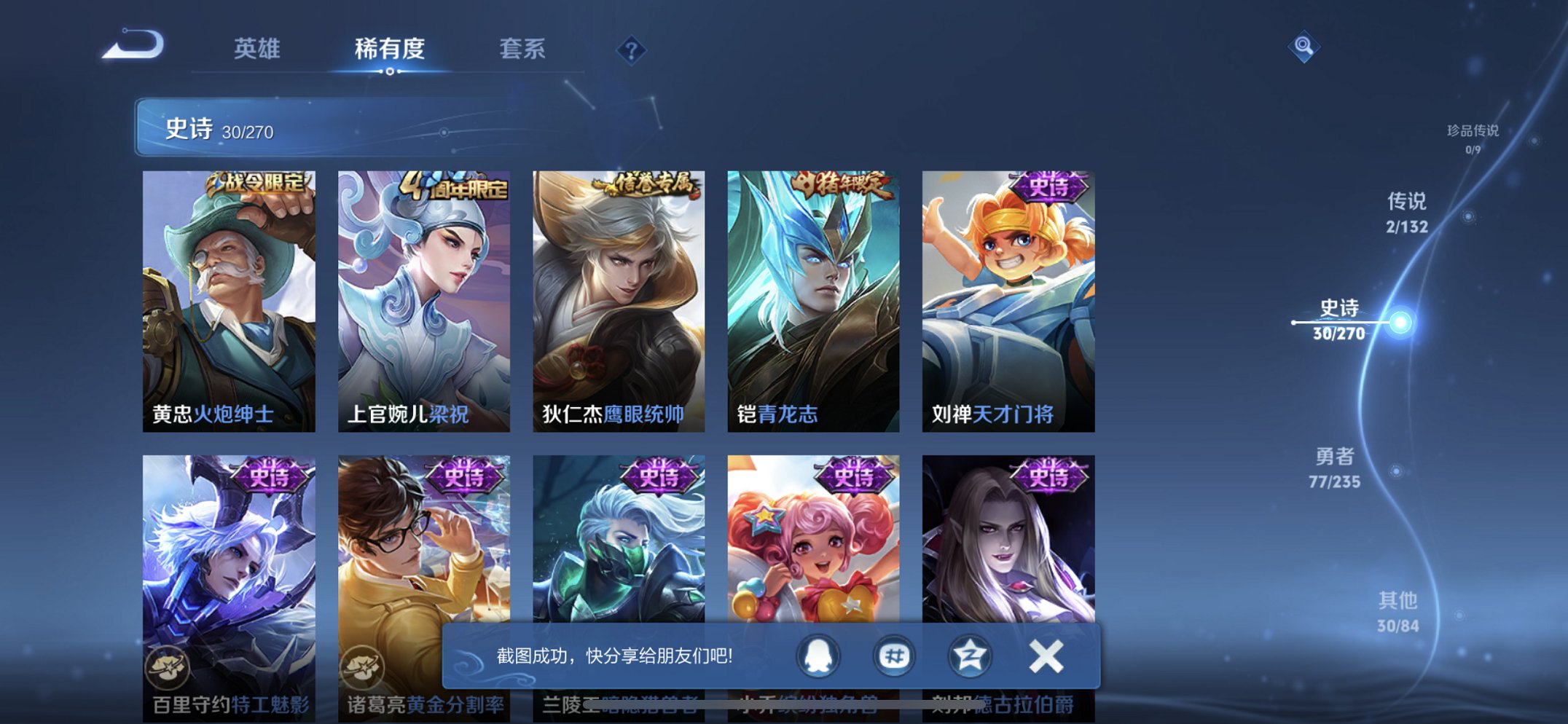Image resolution: width=1568 pixels, height=724 pixels.
Task: Share screenshot to Qzone star icon
Action: [969, 656]
